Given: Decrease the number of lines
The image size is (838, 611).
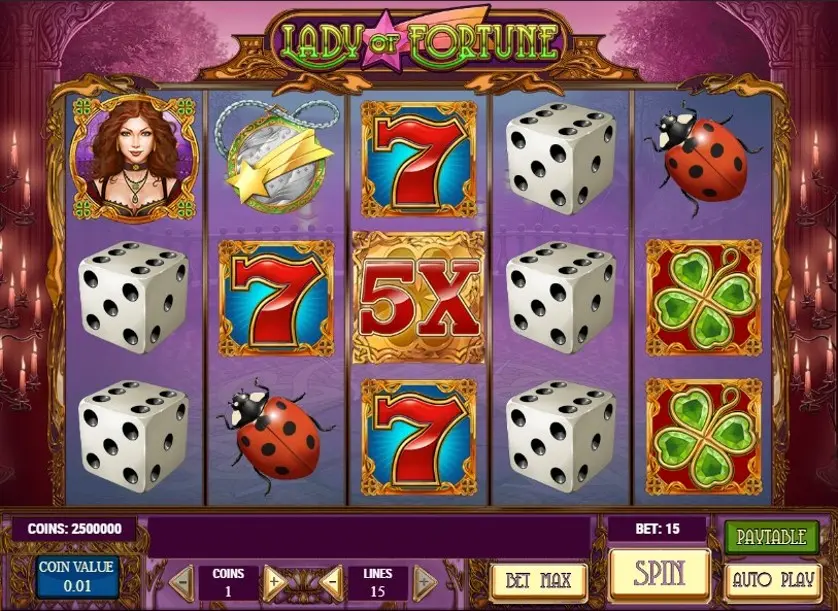Looking at the screenshot, I should [x=331, y=580].
